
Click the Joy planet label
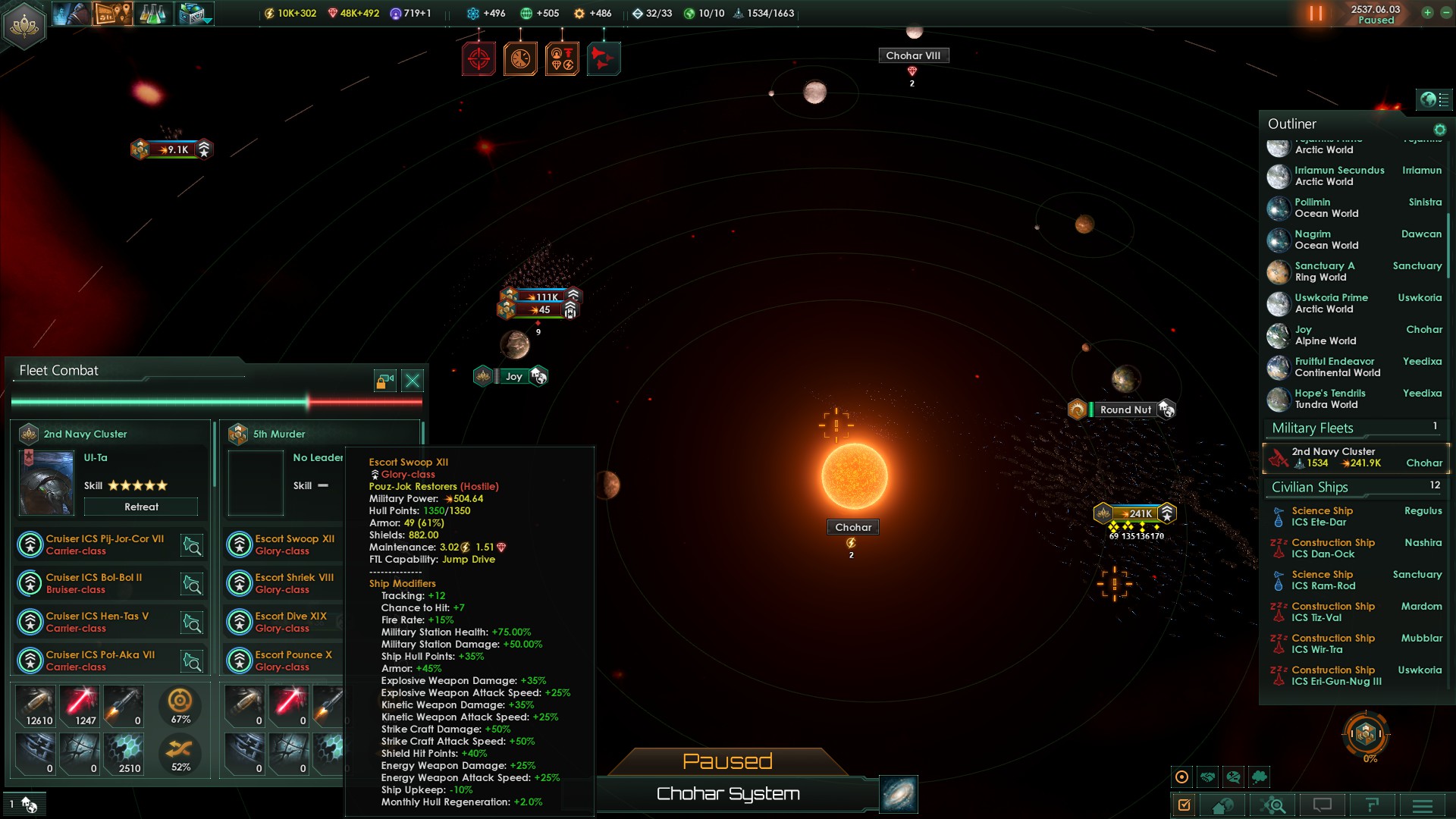[513, 376]
